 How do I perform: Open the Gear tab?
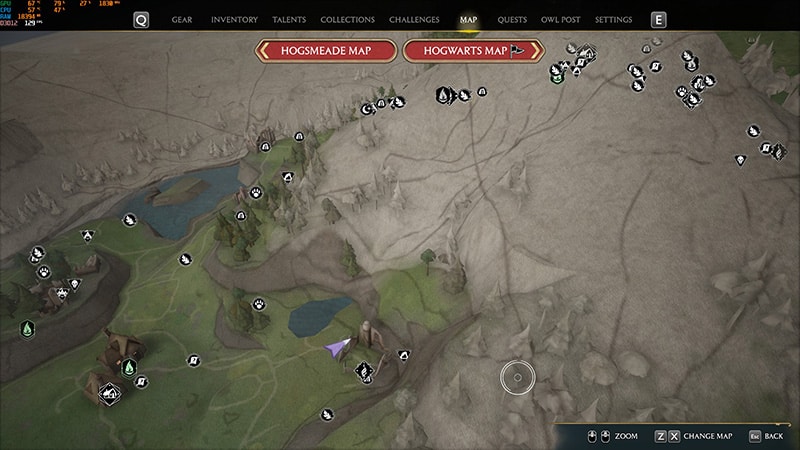182,20
